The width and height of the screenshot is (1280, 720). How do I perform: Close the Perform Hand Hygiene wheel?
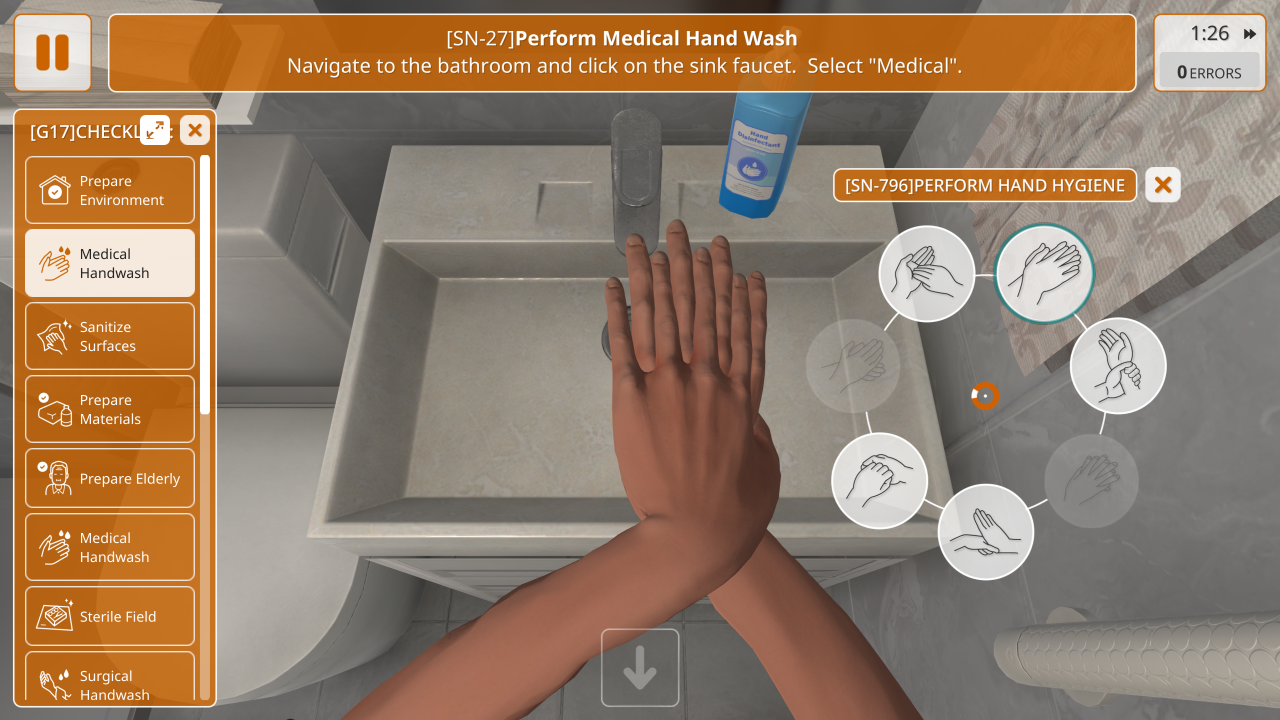pyautogui.click(x=1162, y=185)
